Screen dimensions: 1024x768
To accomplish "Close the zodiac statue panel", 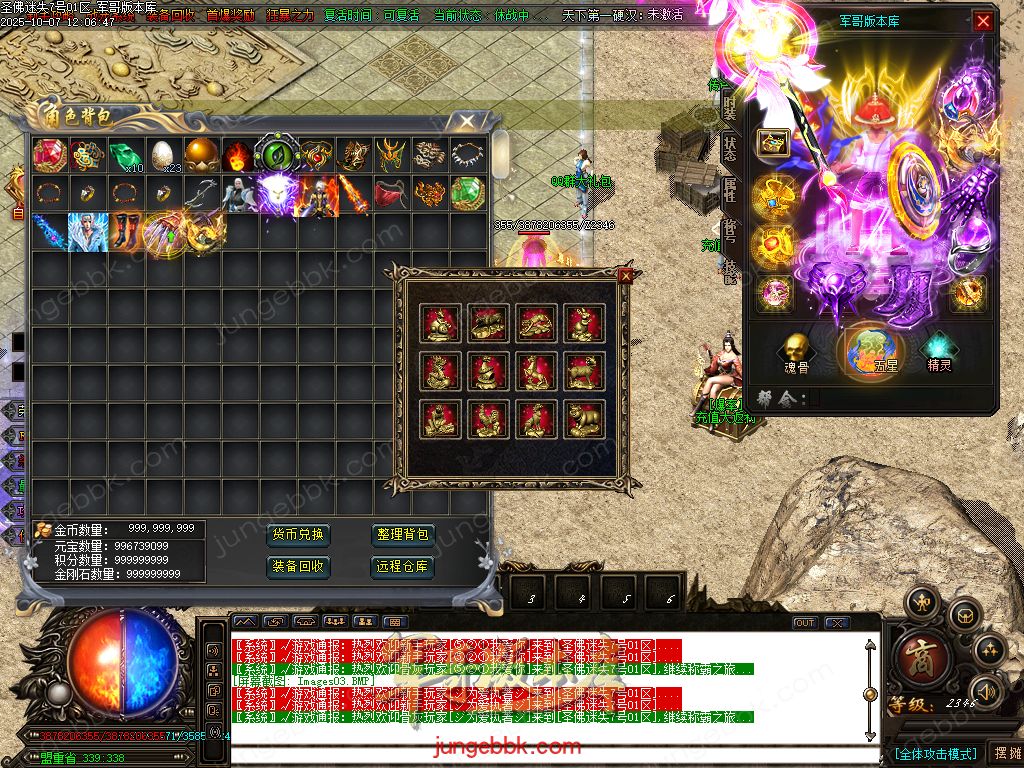I will click(x=626, y=275).
